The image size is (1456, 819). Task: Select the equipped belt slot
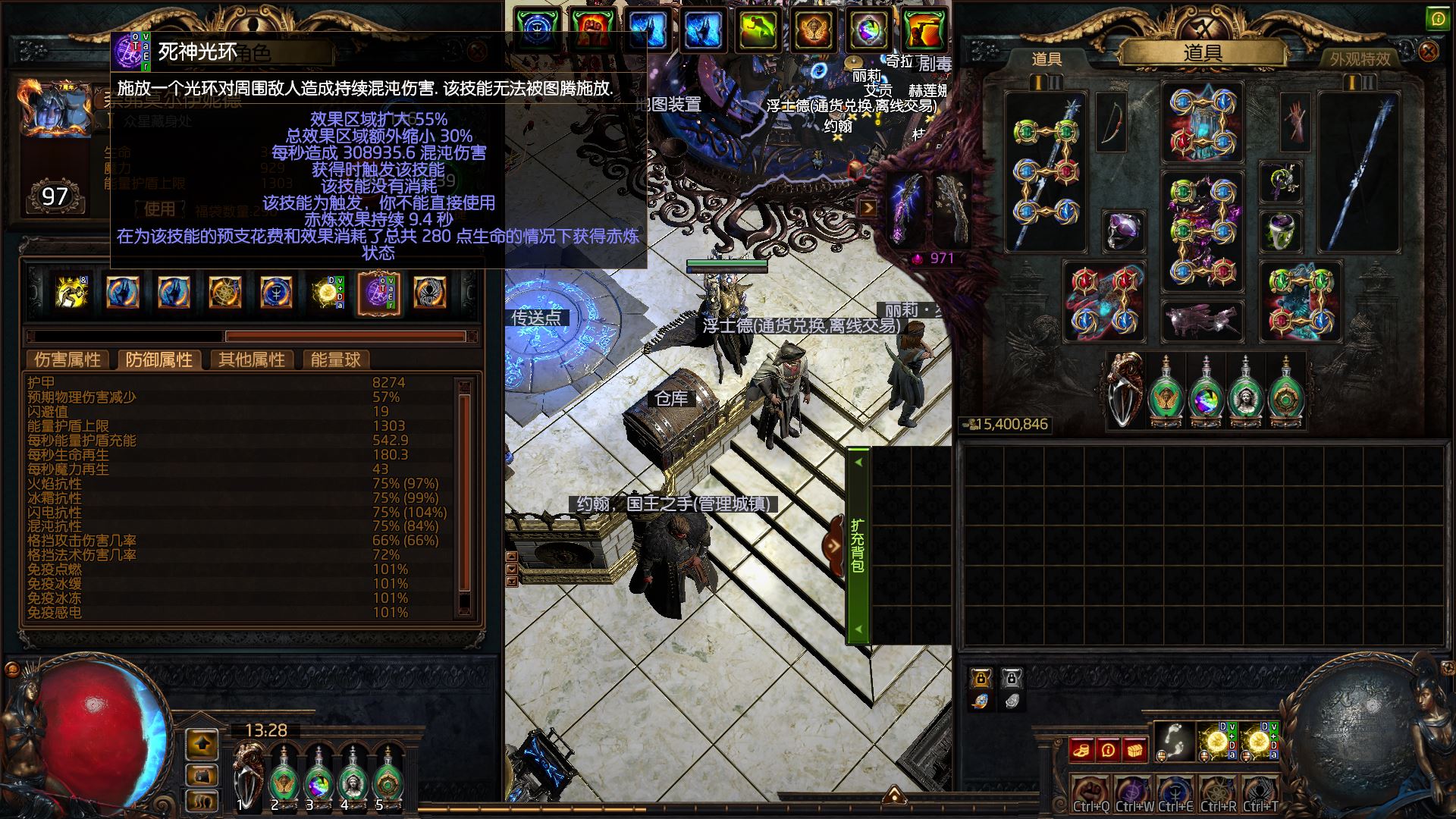click(1202, 320)
